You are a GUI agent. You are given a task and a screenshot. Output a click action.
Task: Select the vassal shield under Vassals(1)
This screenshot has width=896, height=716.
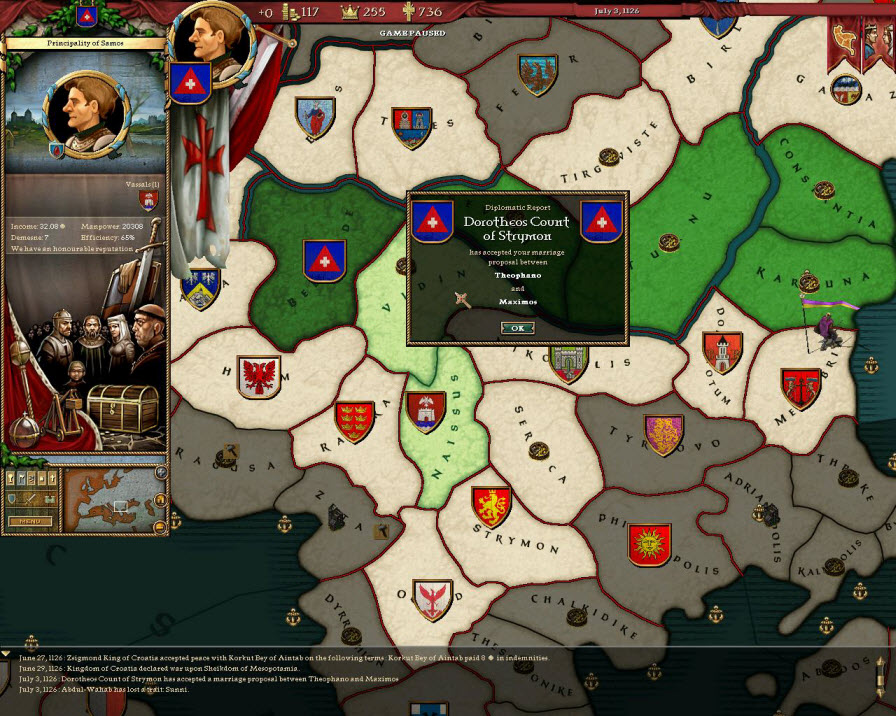tap(149, 201)
